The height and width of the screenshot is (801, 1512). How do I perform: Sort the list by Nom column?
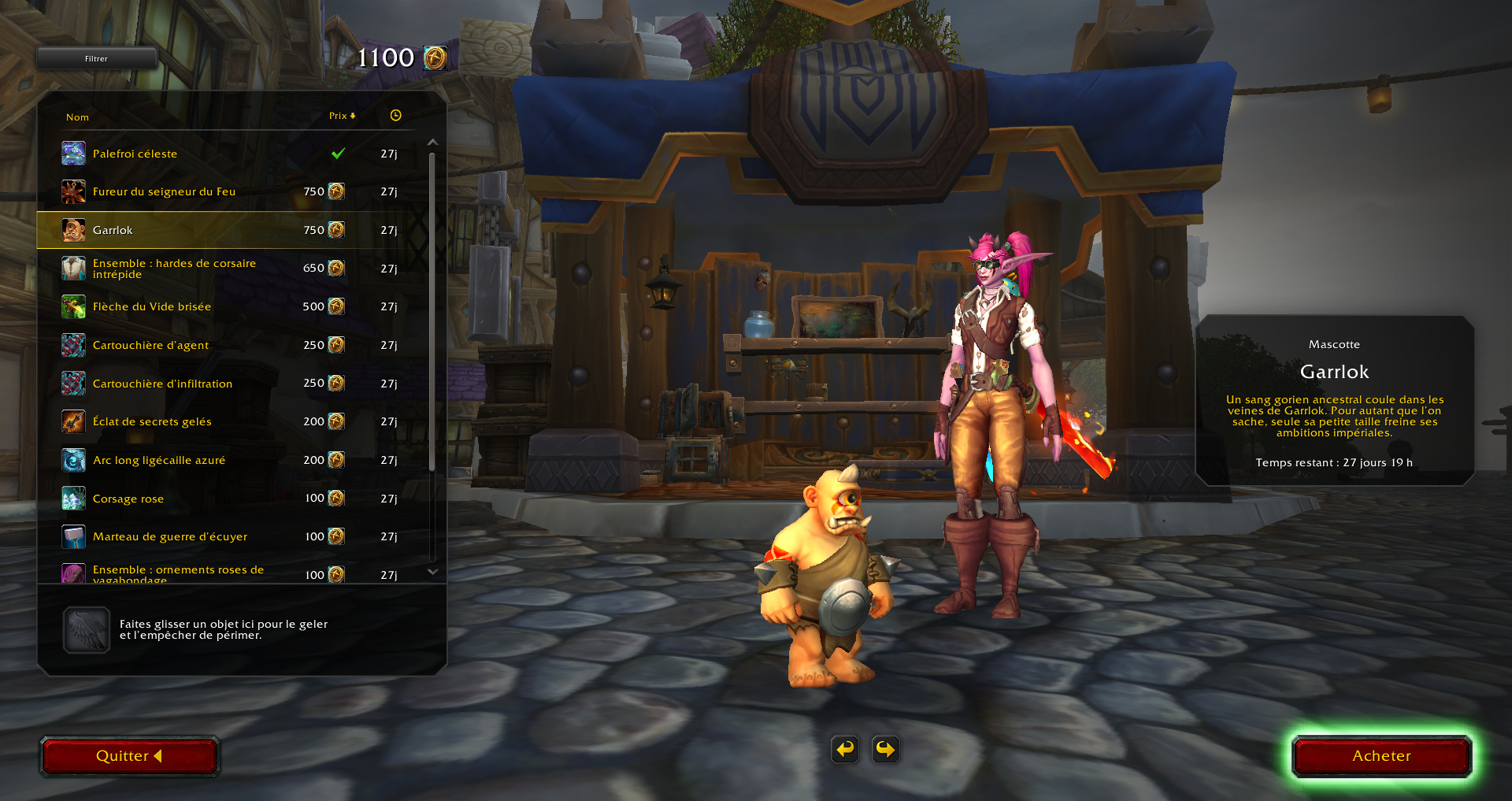pyautogui.click(x=77, y=117)
